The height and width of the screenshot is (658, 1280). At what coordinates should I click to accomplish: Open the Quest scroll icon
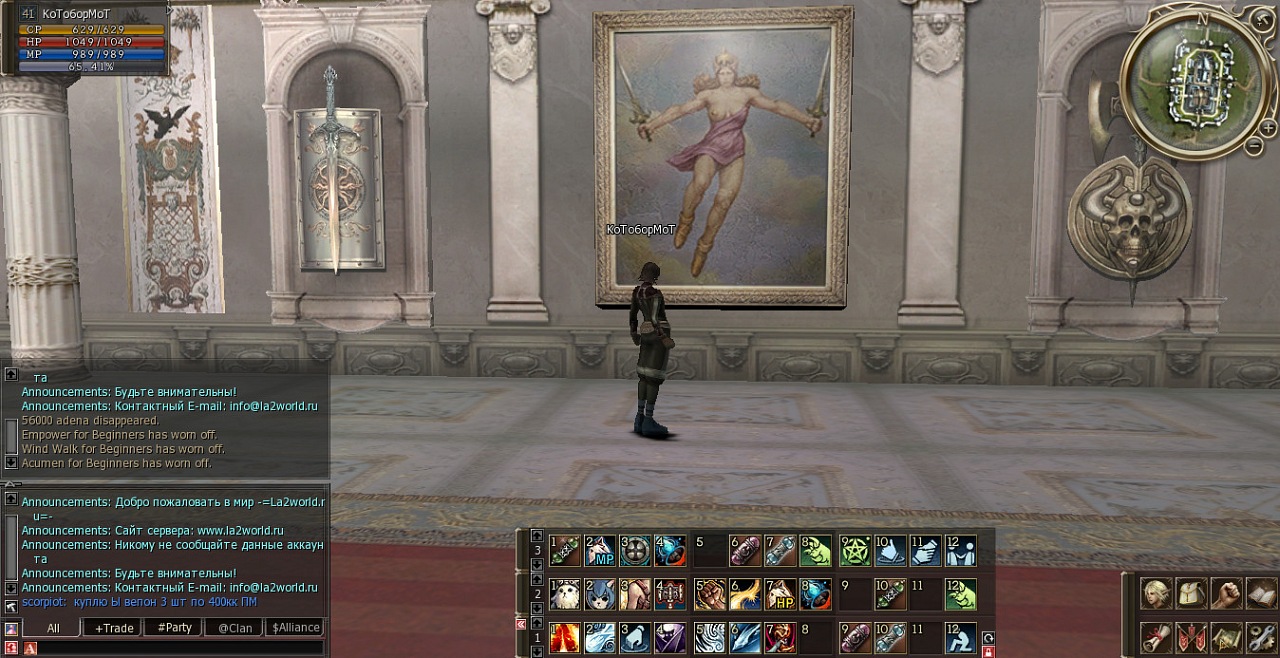[x=1158, y=637]
